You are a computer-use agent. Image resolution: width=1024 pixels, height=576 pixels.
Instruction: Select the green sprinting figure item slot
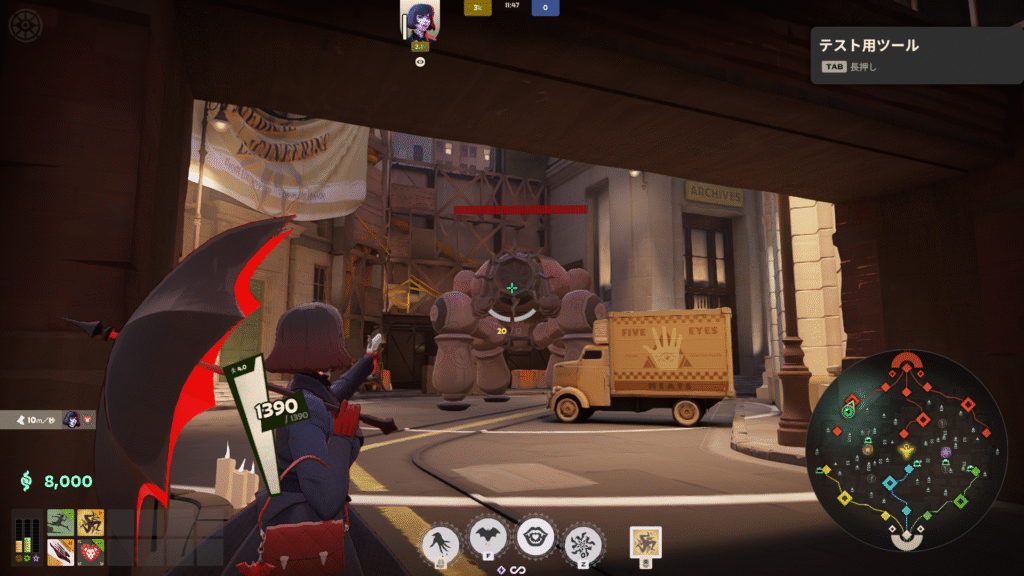(61, 523)
